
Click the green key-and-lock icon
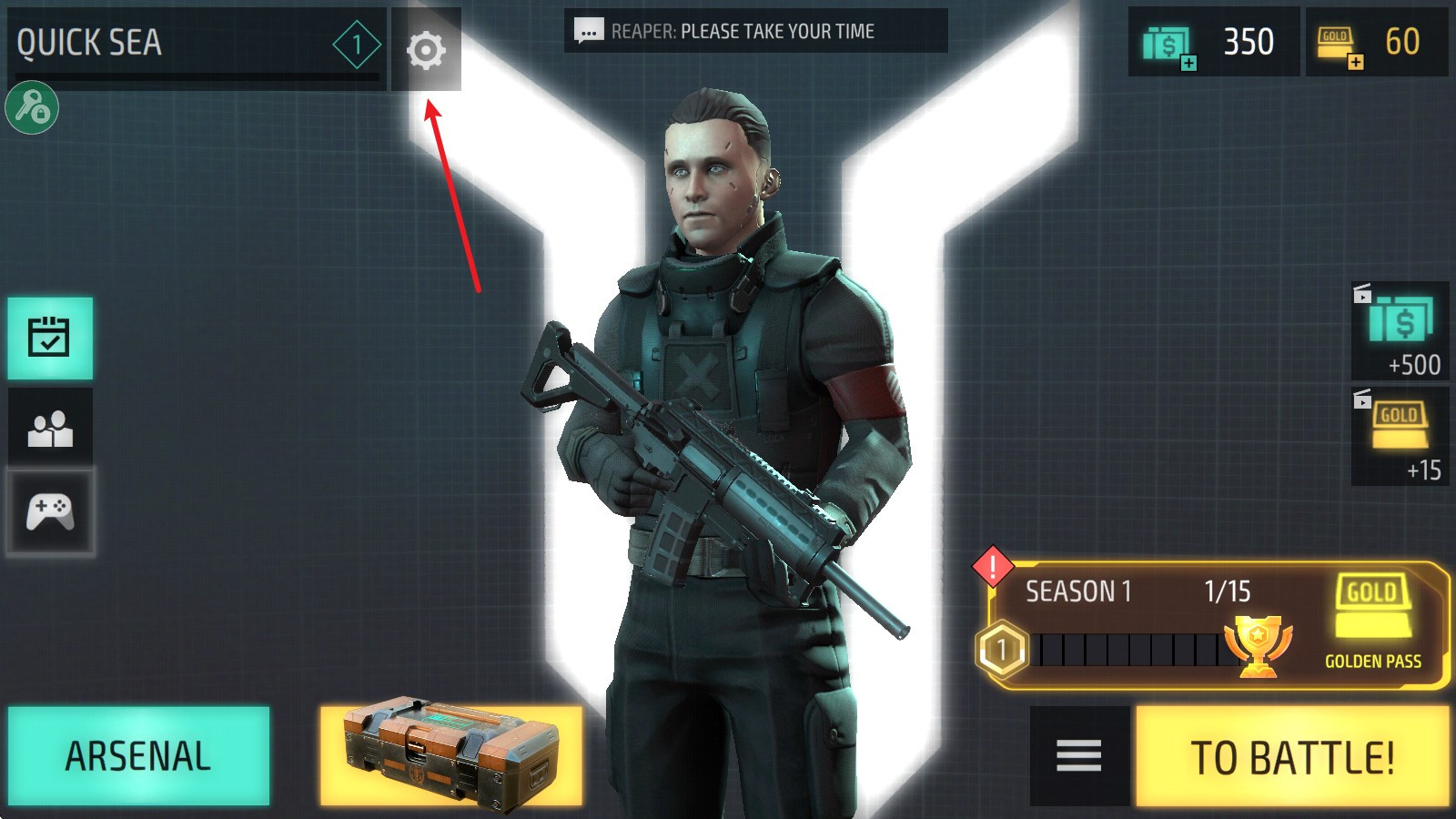coord(32,108)
